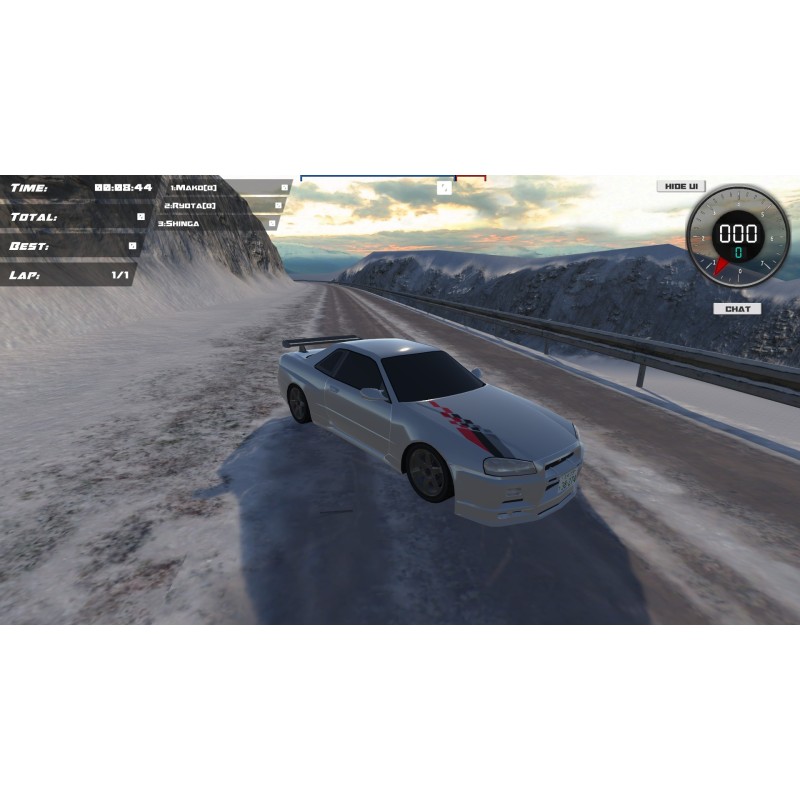Select player Ryota in the standings list
This screenshot has height=800, width=800.
click(x=190, y=205)
